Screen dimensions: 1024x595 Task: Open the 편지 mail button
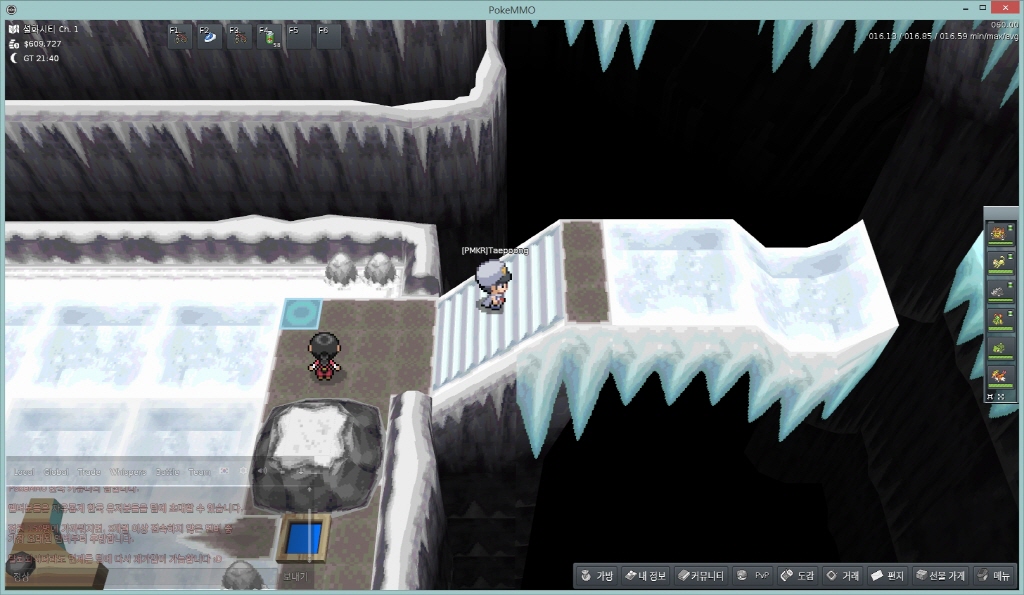(x=887, y=576)
